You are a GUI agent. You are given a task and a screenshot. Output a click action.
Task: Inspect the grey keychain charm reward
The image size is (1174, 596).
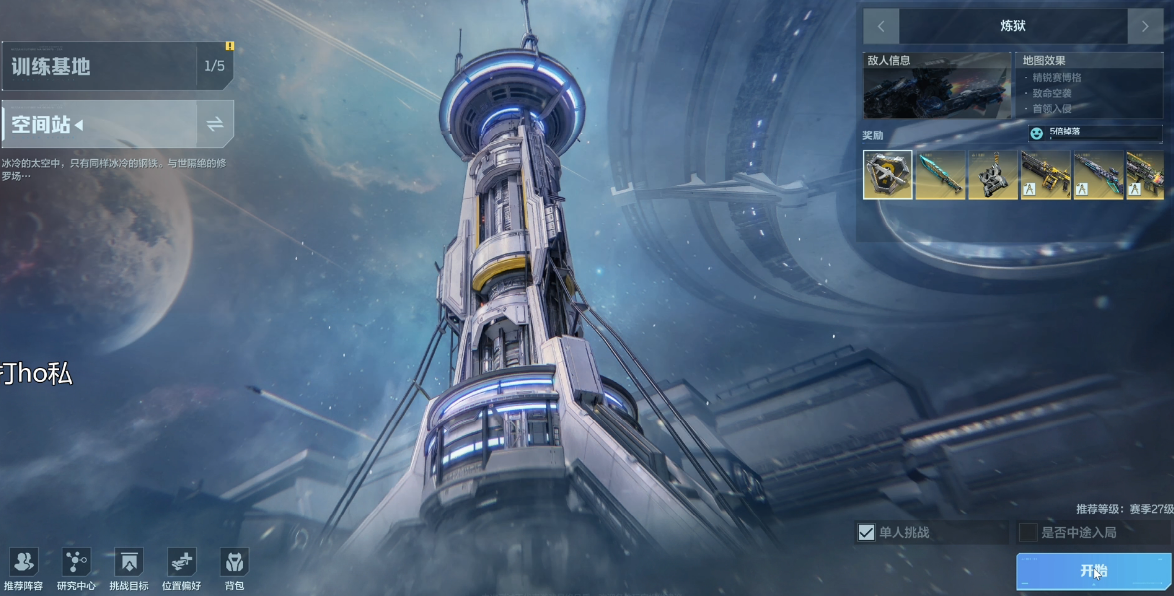(x=992, y=175)
